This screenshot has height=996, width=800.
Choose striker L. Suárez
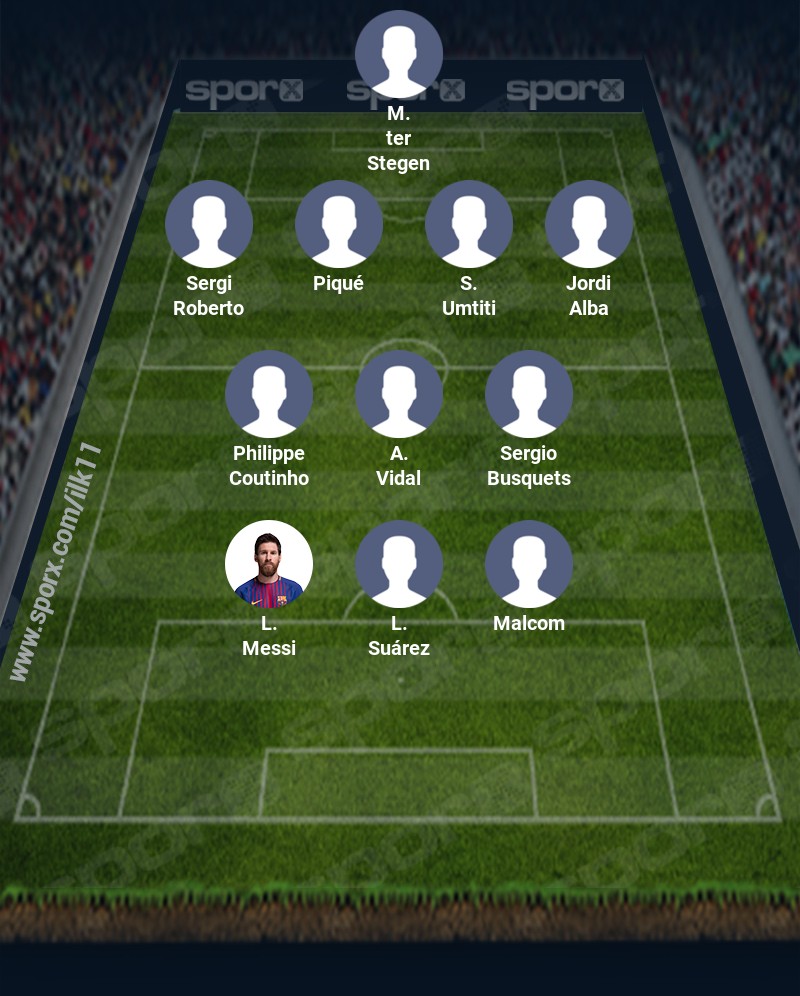tap(399, 564)
